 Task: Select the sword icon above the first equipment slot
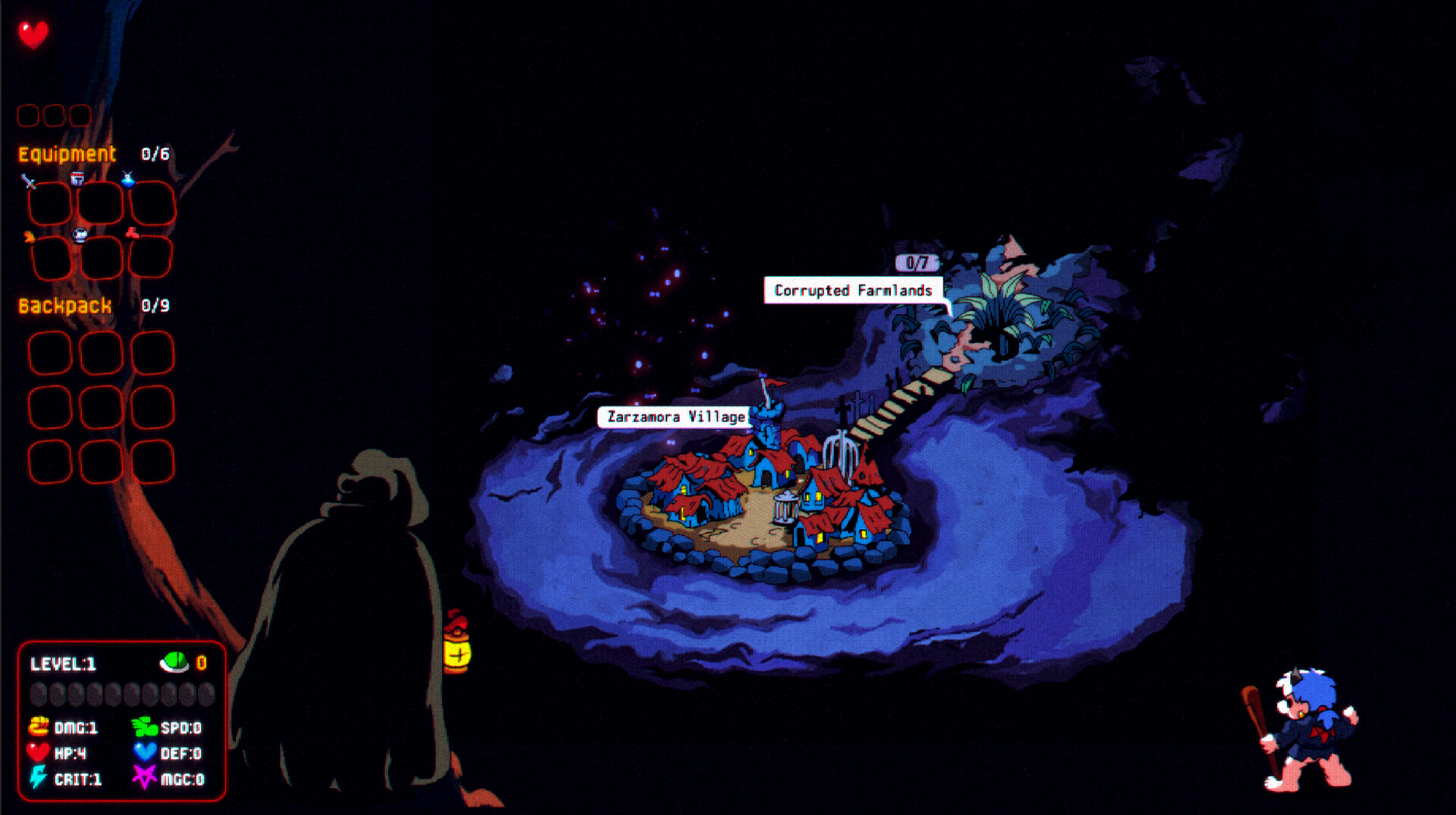click(x=29, y=180)
